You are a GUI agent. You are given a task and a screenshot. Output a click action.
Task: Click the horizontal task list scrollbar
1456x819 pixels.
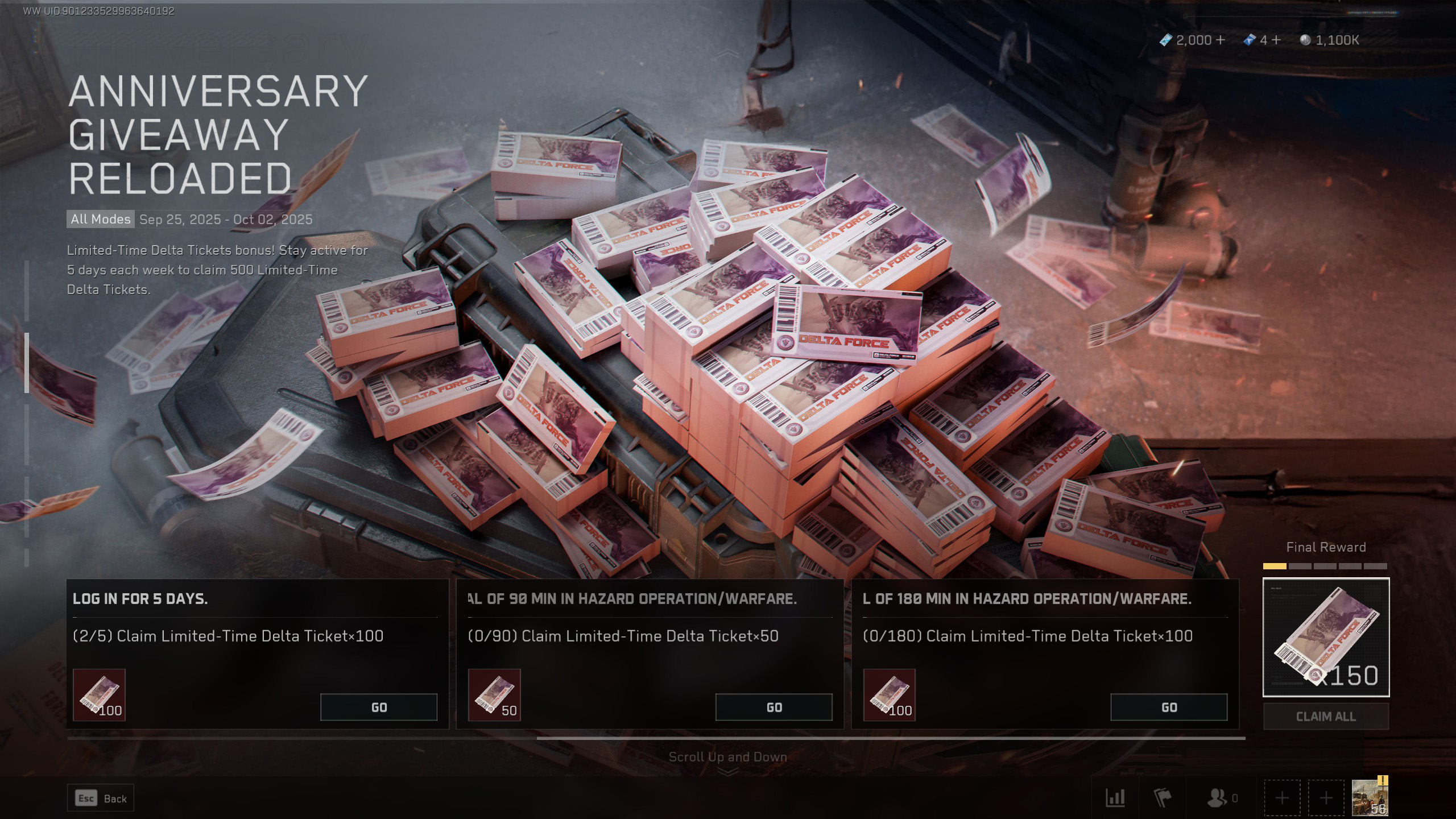pos(891,738)
